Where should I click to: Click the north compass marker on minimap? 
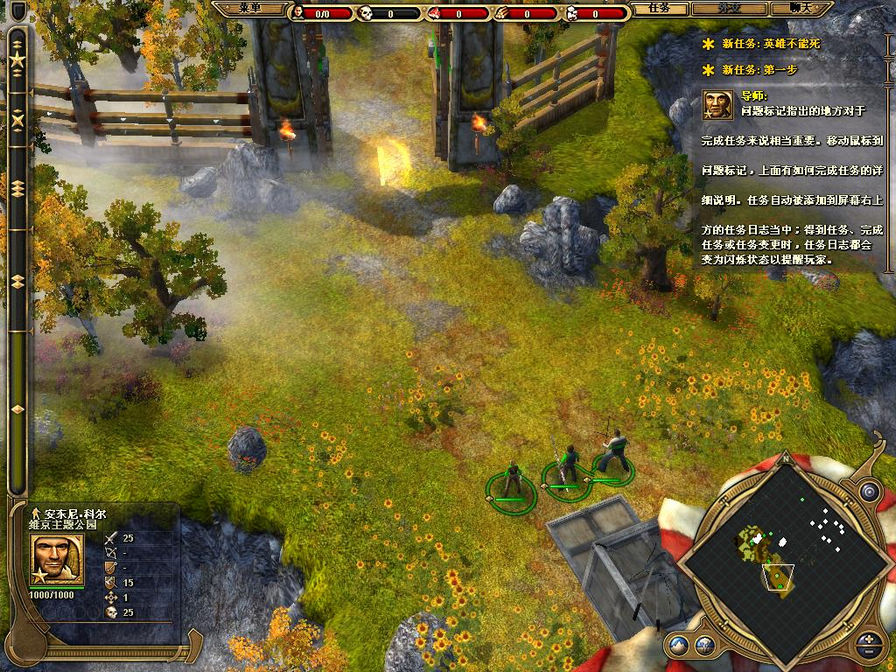785,459
